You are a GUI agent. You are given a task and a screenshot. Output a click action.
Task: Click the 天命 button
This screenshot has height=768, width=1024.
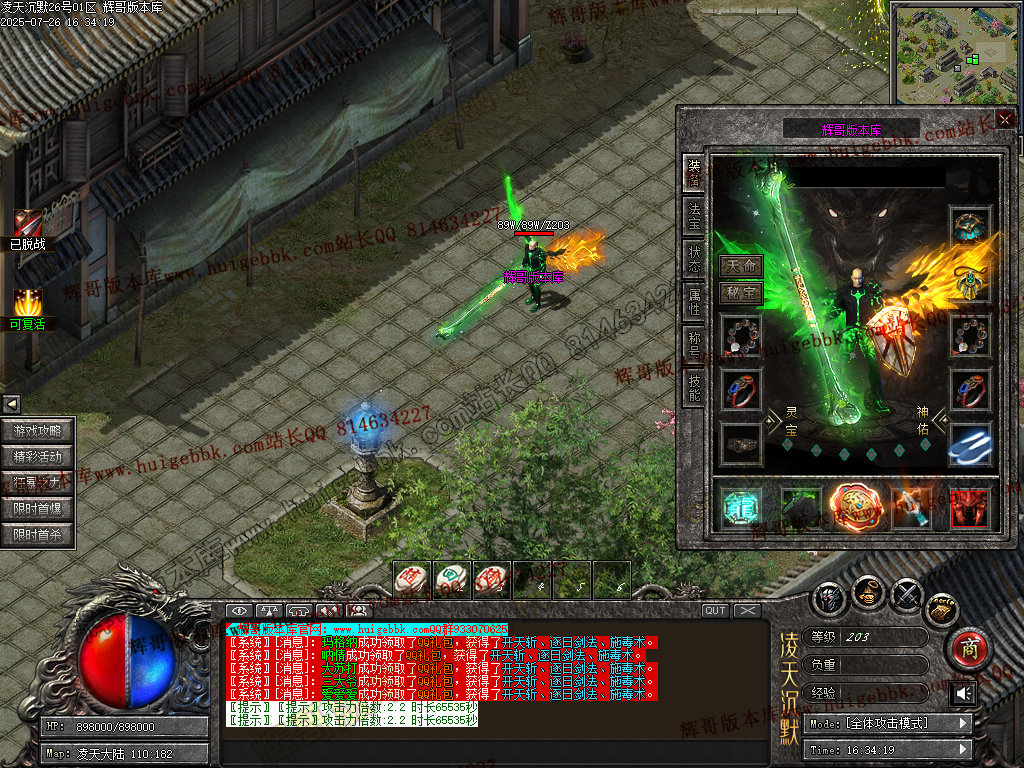pos(741,267)
